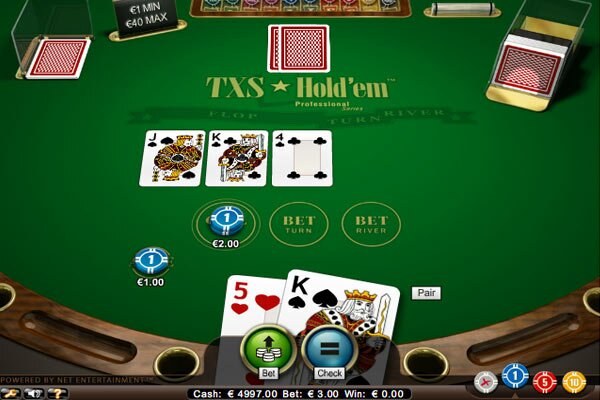600x400 pixels.
Task: Clear bets with the red X chip
Action: (487, 381)
